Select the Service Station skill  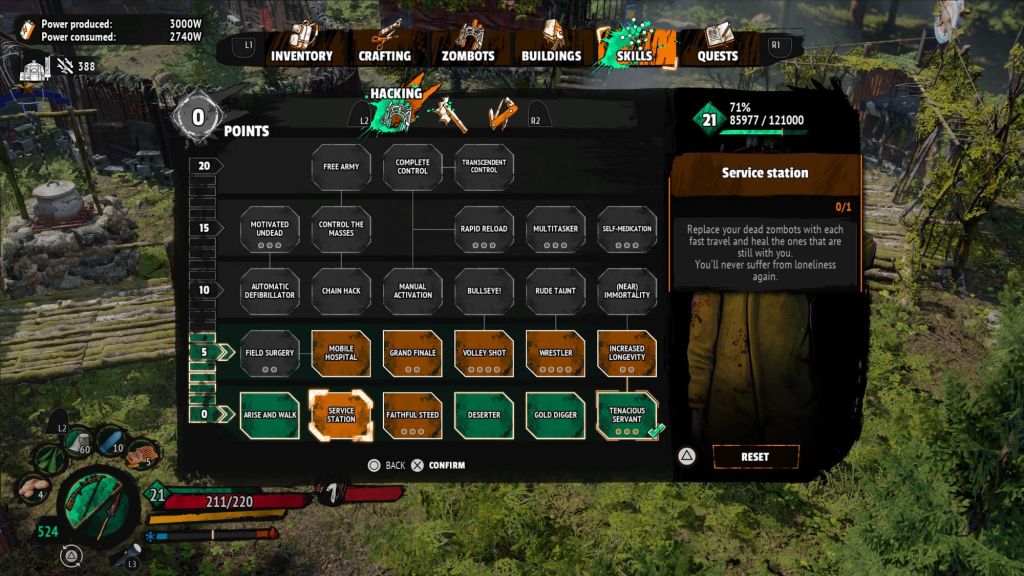coord(341,415)
